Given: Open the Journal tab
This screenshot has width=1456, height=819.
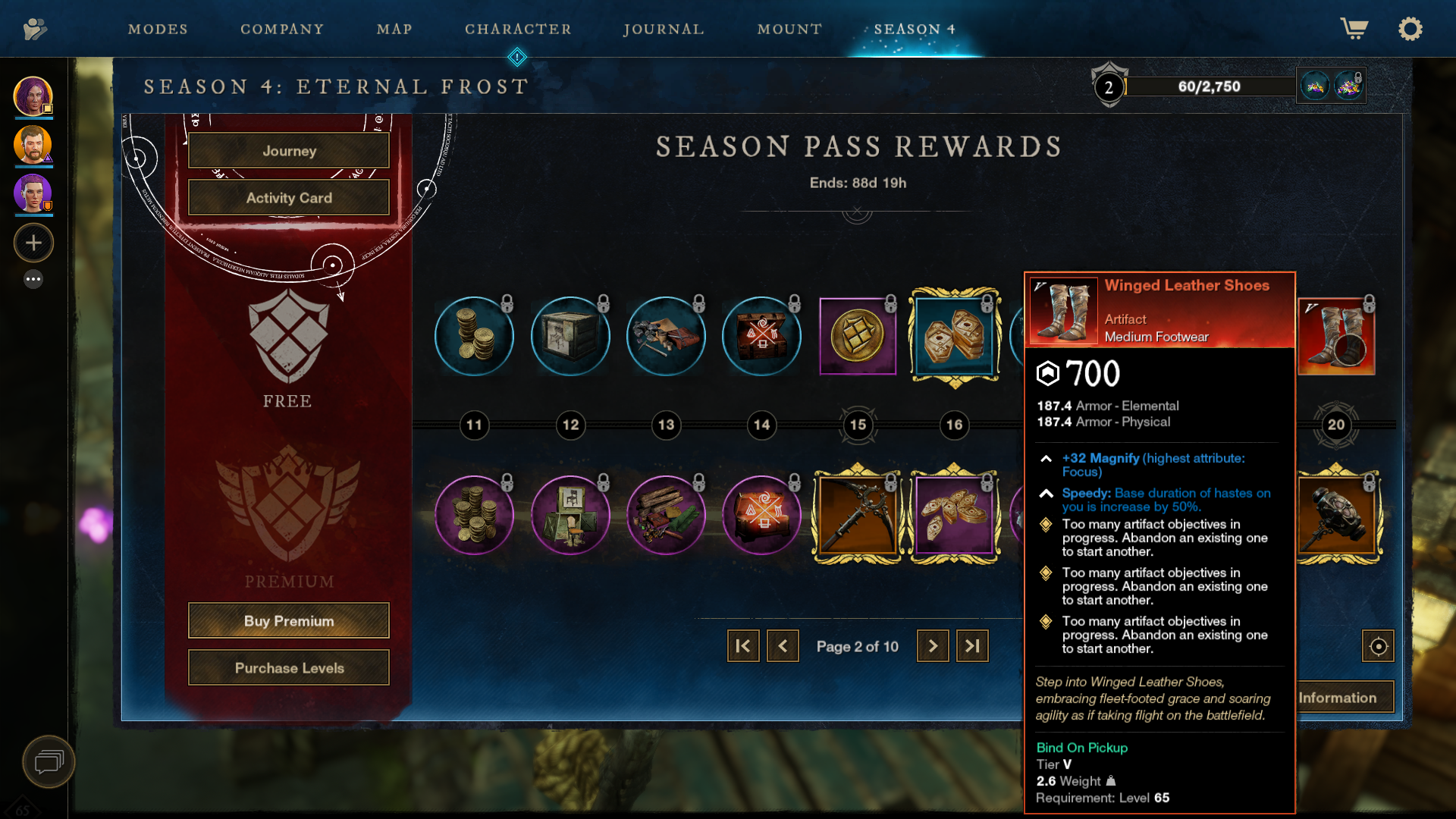Looking at the screenshot, I should coord(664,30).
